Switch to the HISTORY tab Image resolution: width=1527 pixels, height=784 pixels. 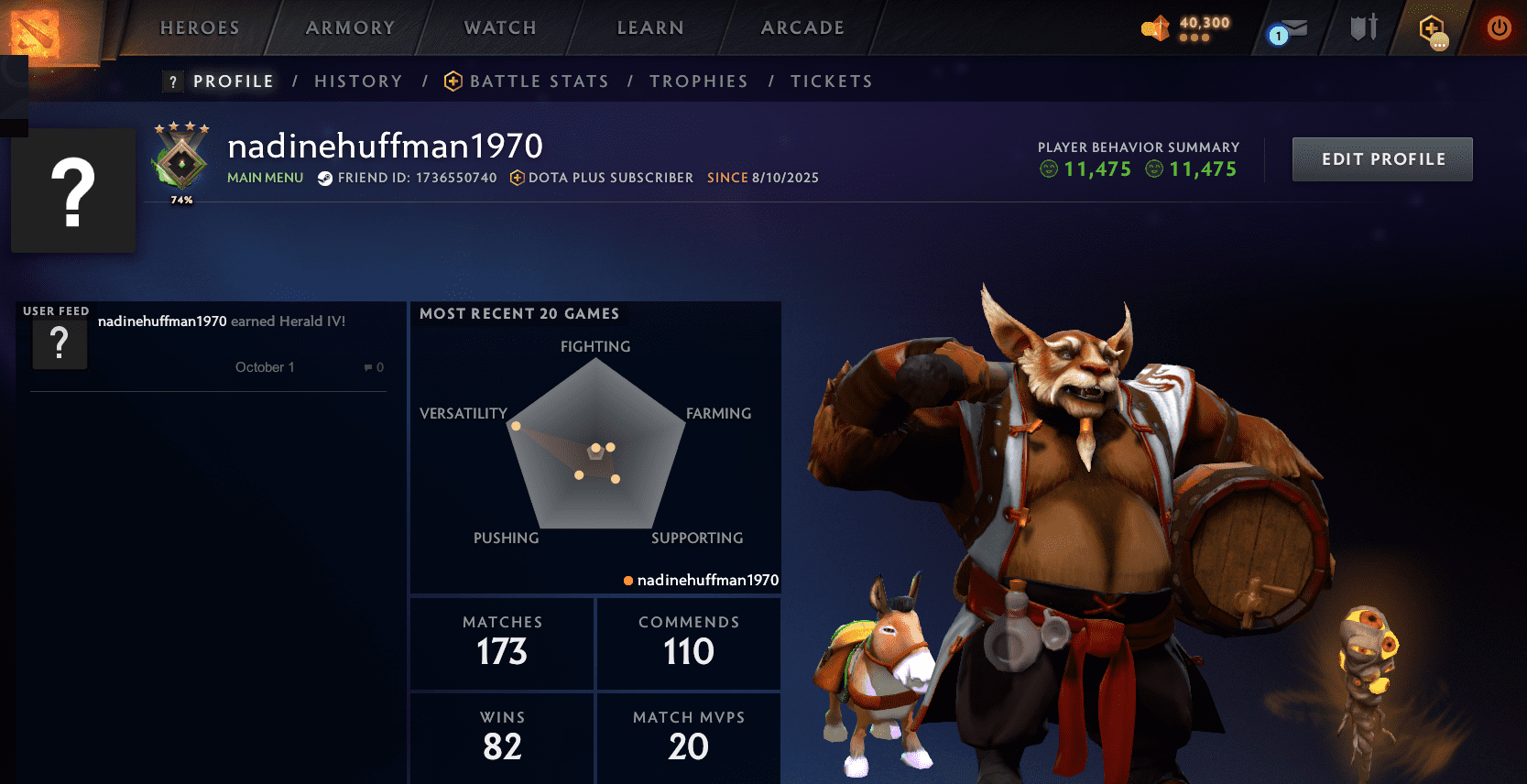point(358,81)
